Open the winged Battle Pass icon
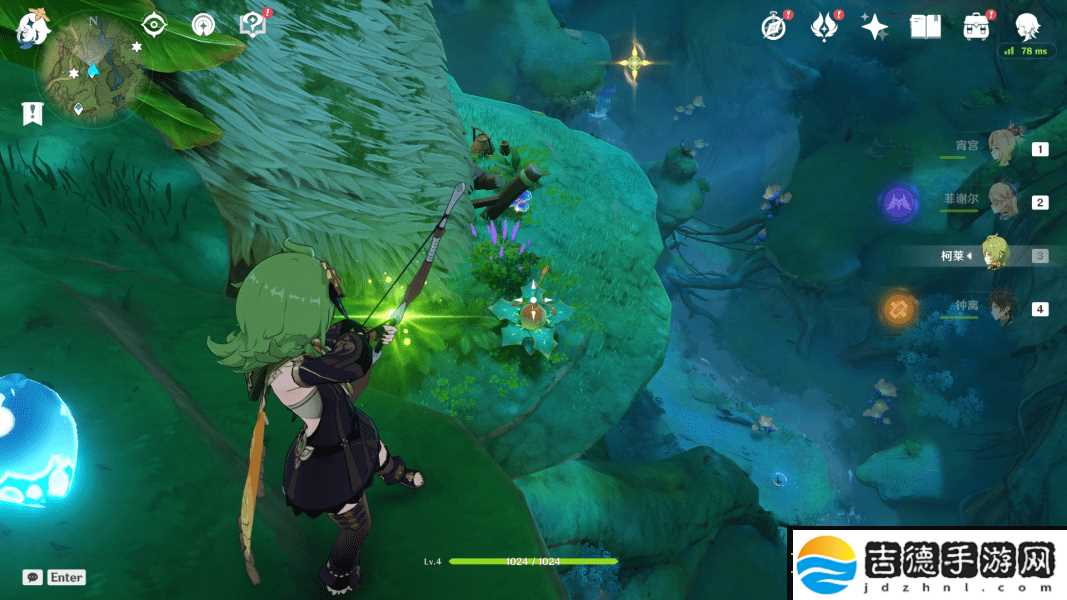The image size is (1067, 600). (x=824, y=27)
